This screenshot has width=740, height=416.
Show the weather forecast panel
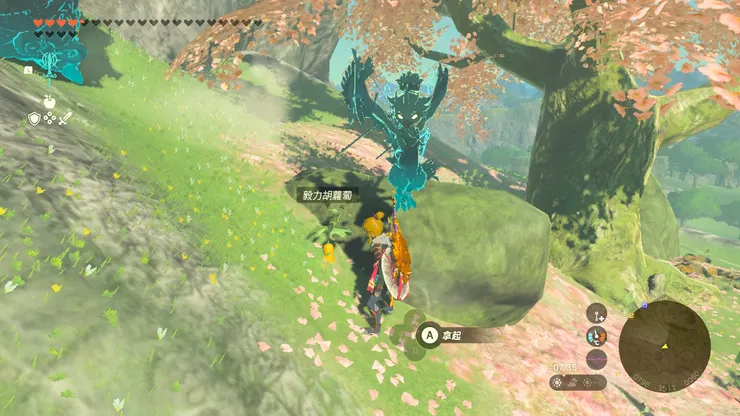[578, 382]
